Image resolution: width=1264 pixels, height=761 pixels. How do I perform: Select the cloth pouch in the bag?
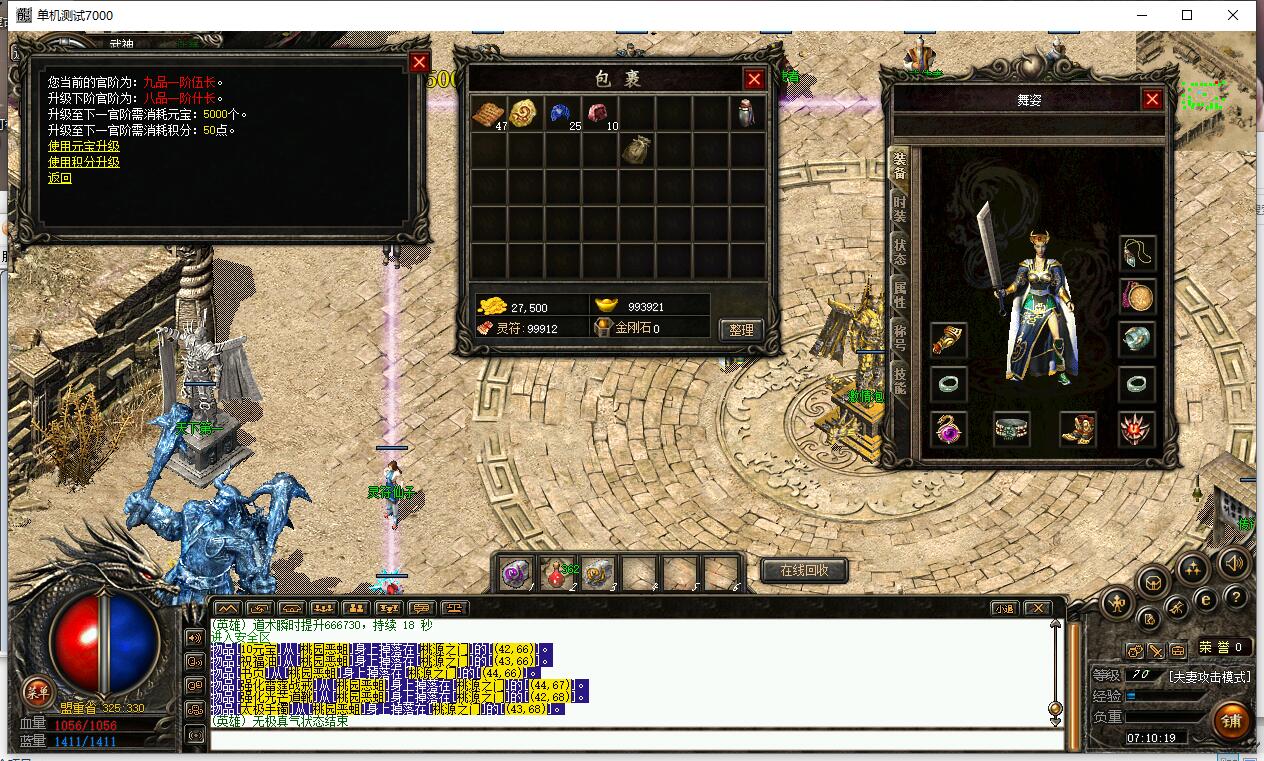click(637, 150)
